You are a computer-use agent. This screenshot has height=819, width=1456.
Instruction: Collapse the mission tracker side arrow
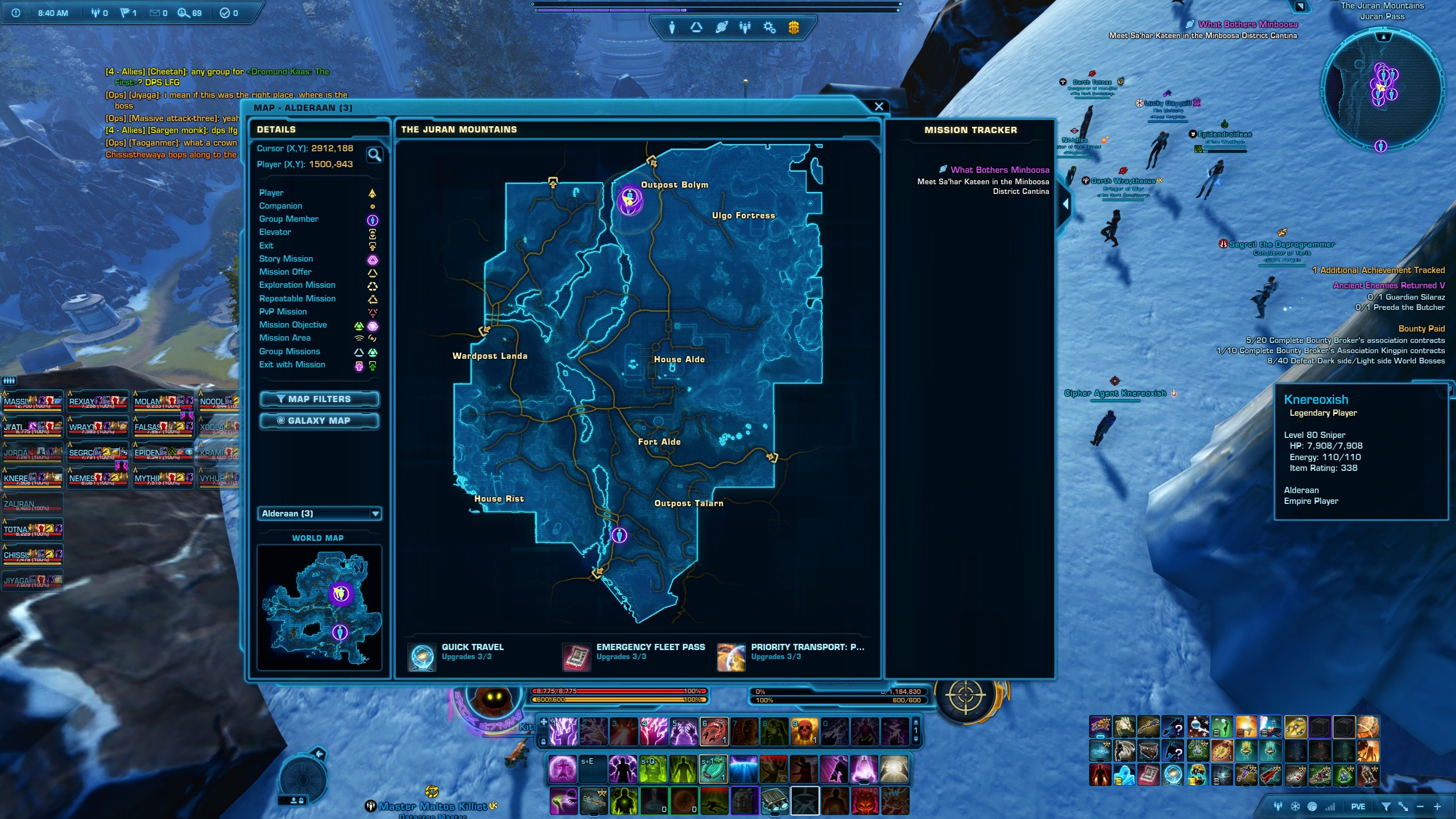(1065, 204)
